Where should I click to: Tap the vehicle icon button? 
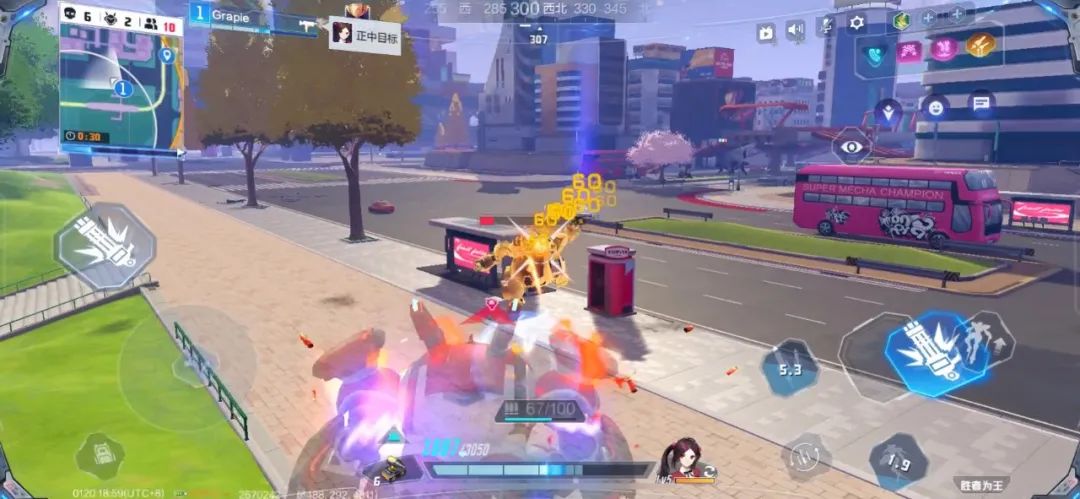99,456
